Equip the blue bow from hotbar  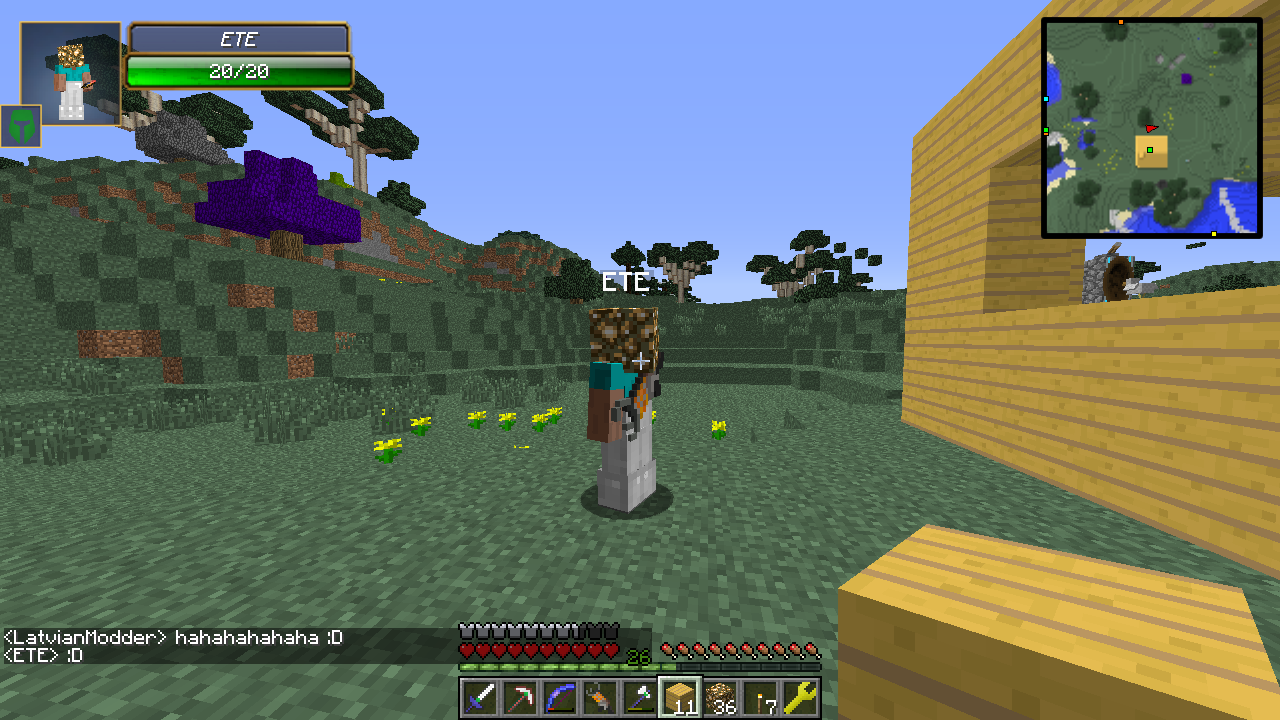click(560, 697)
